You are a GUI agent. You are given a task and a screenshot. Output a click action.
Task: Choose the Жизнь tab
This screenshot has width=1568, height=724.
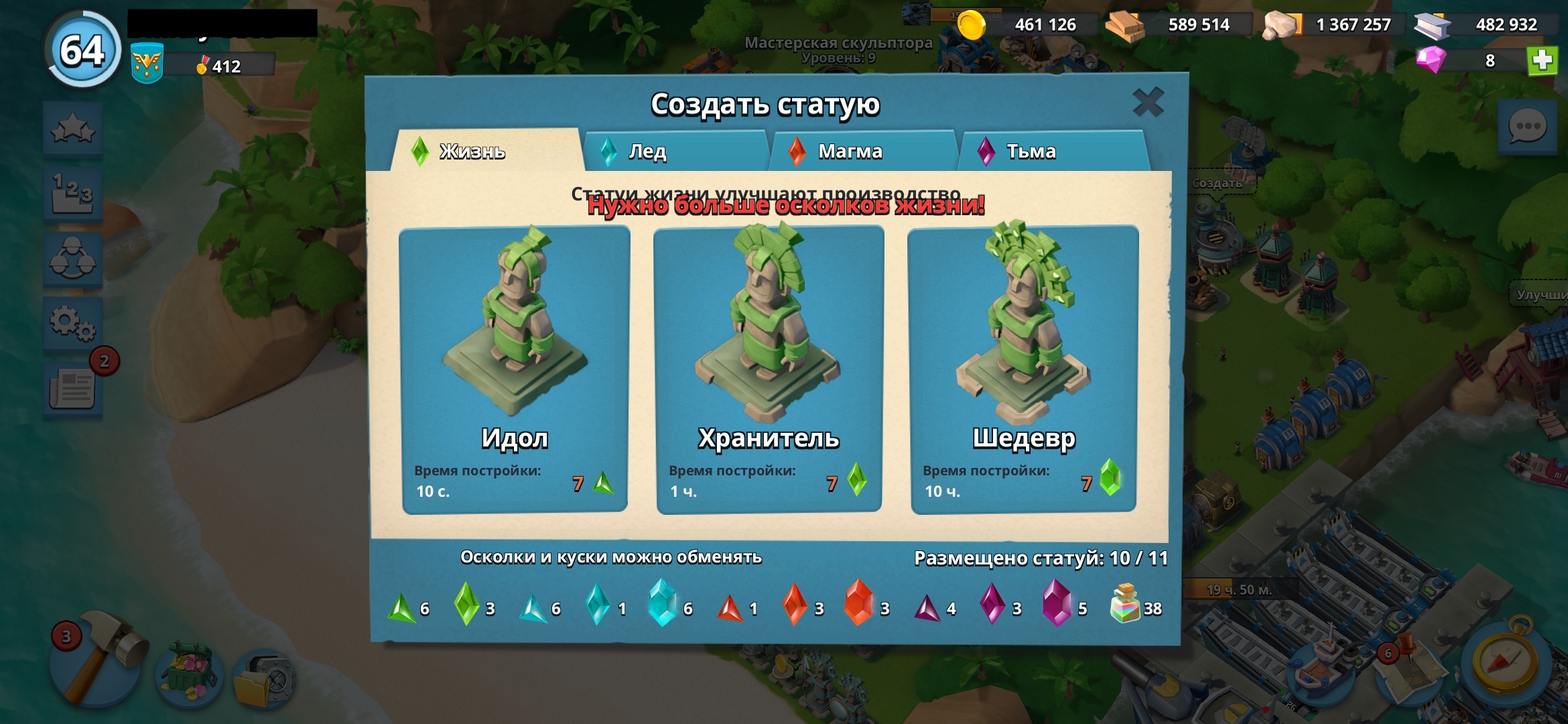(x=486, y=152)
